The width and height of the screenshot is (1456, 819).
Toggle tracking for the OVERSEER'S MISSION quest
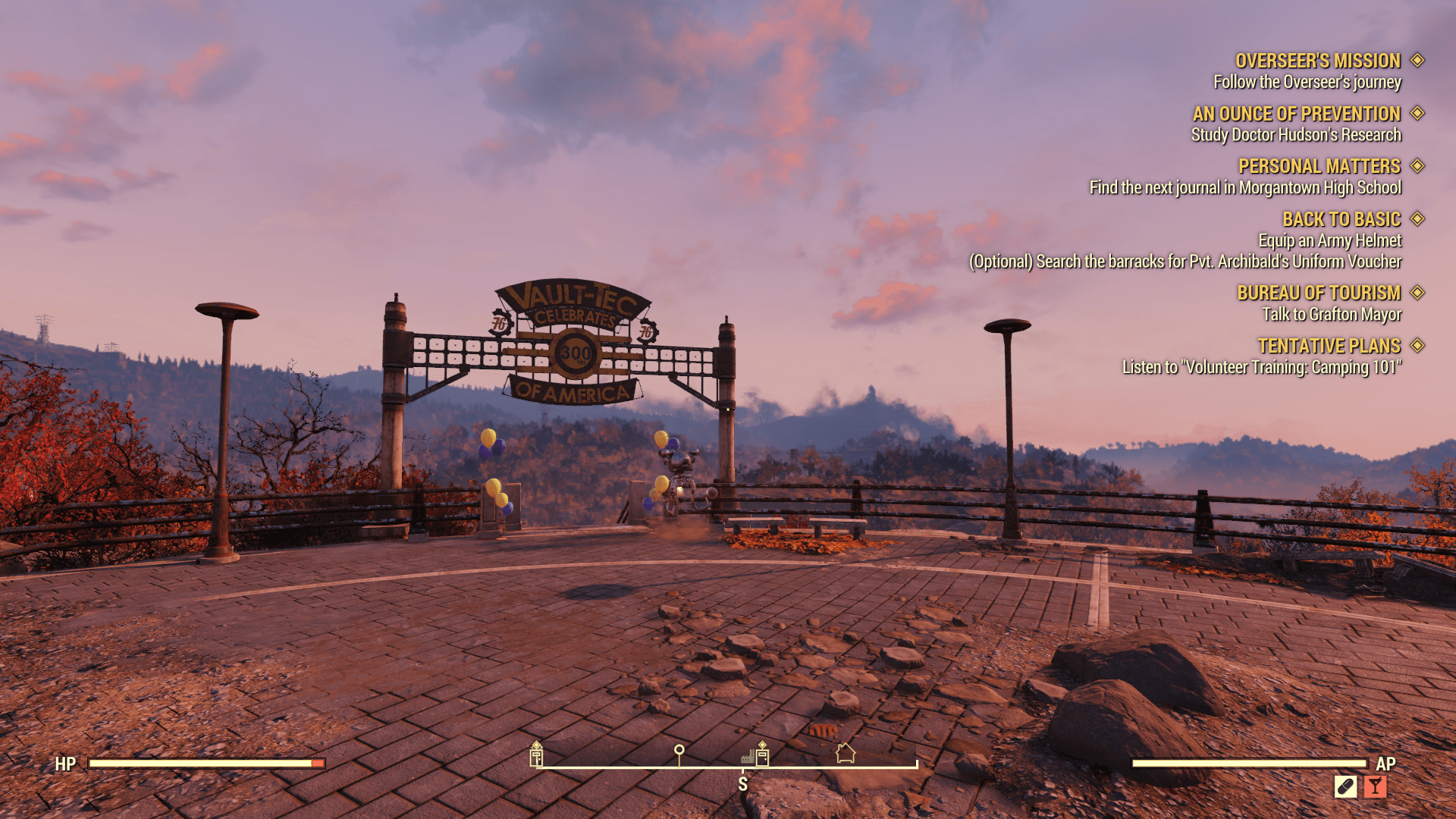[x=1418, y=61]
